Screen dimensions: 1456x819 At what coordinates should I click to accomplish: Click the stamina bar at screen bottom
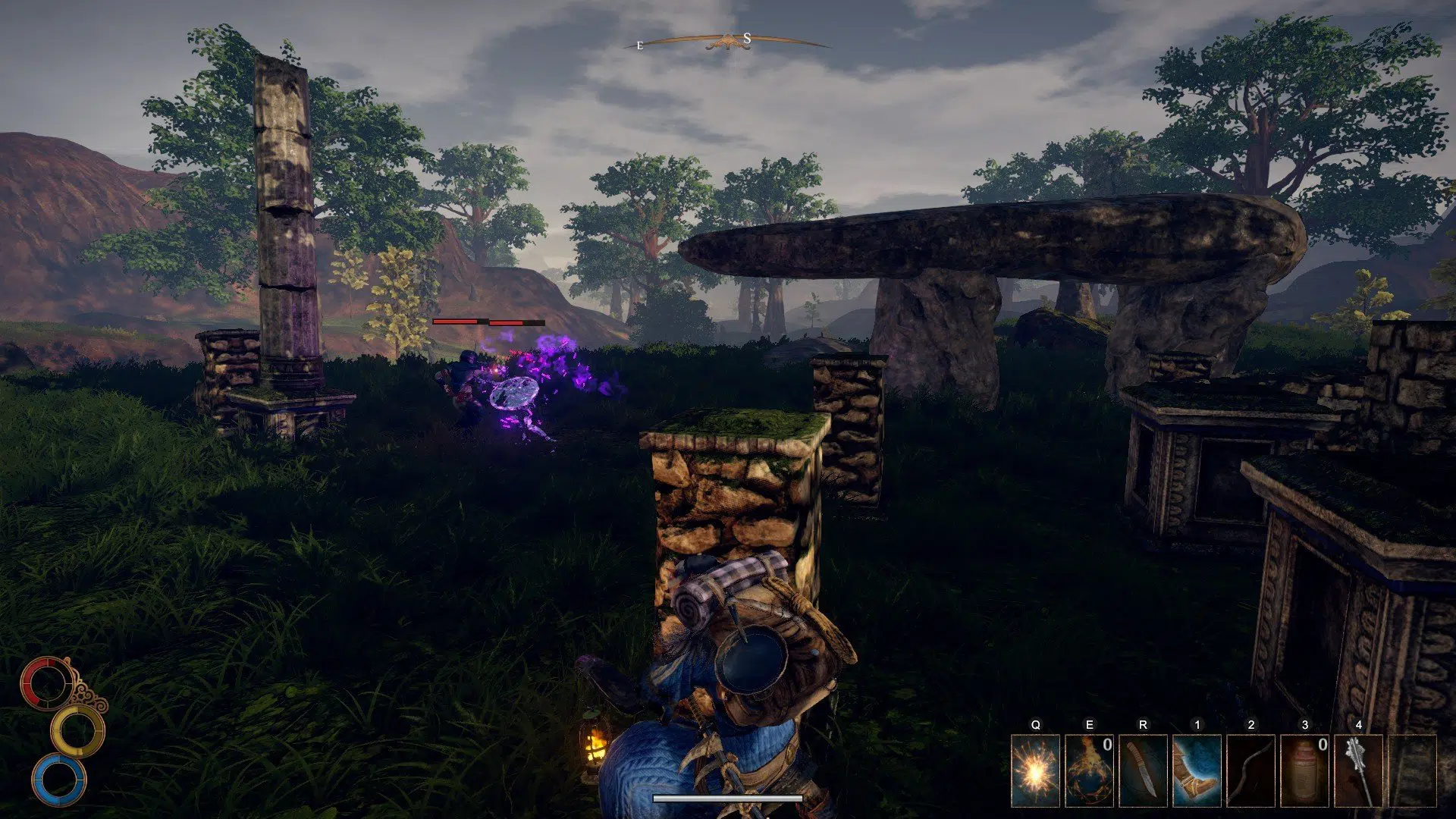pyautogui.click(x=730, y=797)
